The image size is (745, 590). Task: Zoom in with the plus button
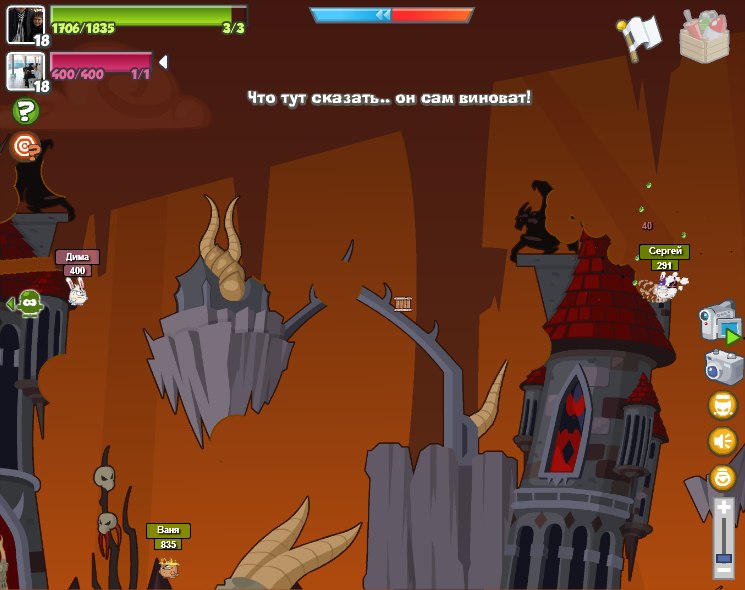[x=723, y=507]
